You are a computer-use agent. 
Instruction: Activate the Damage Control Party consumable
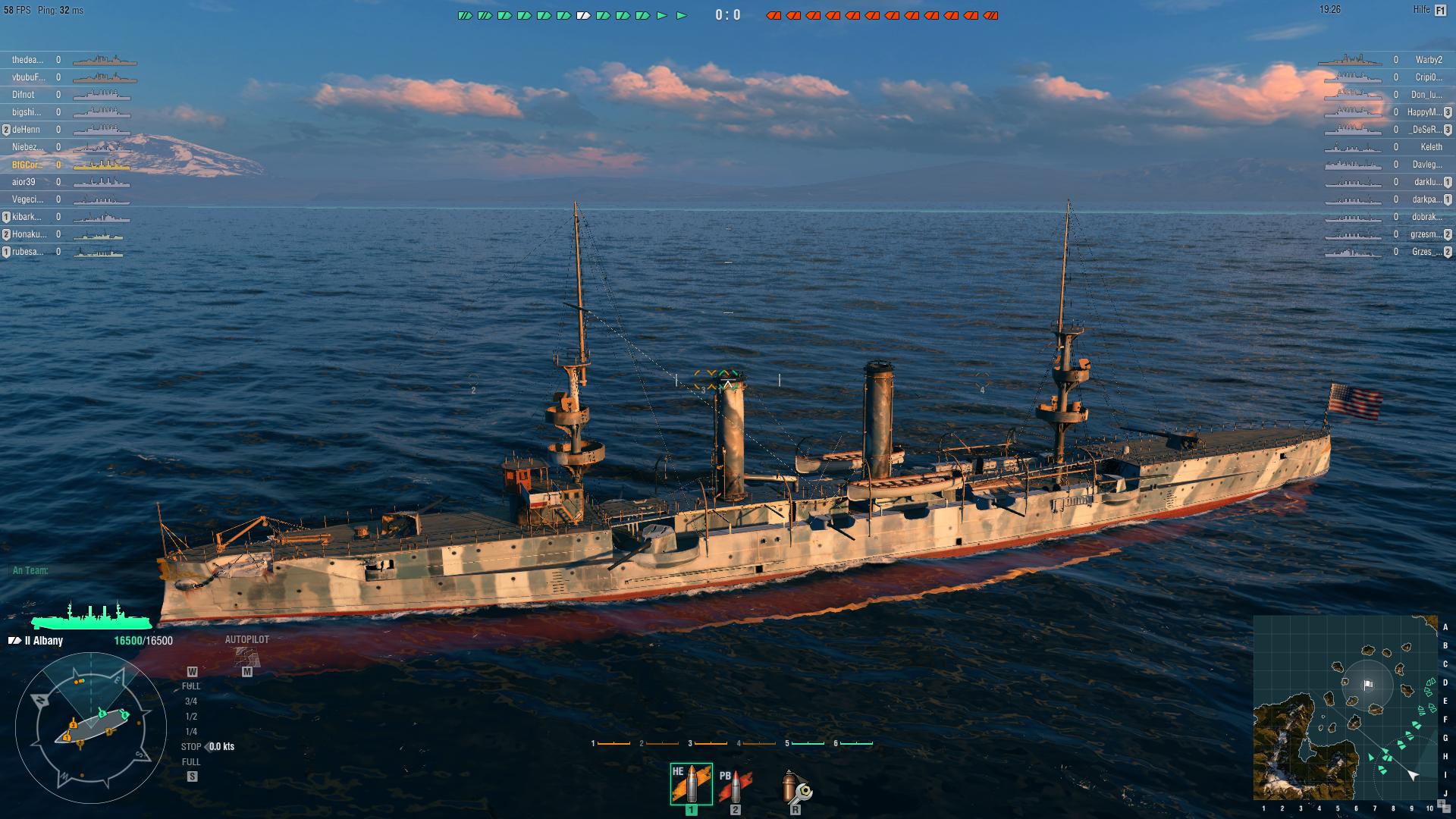[795, 788]
